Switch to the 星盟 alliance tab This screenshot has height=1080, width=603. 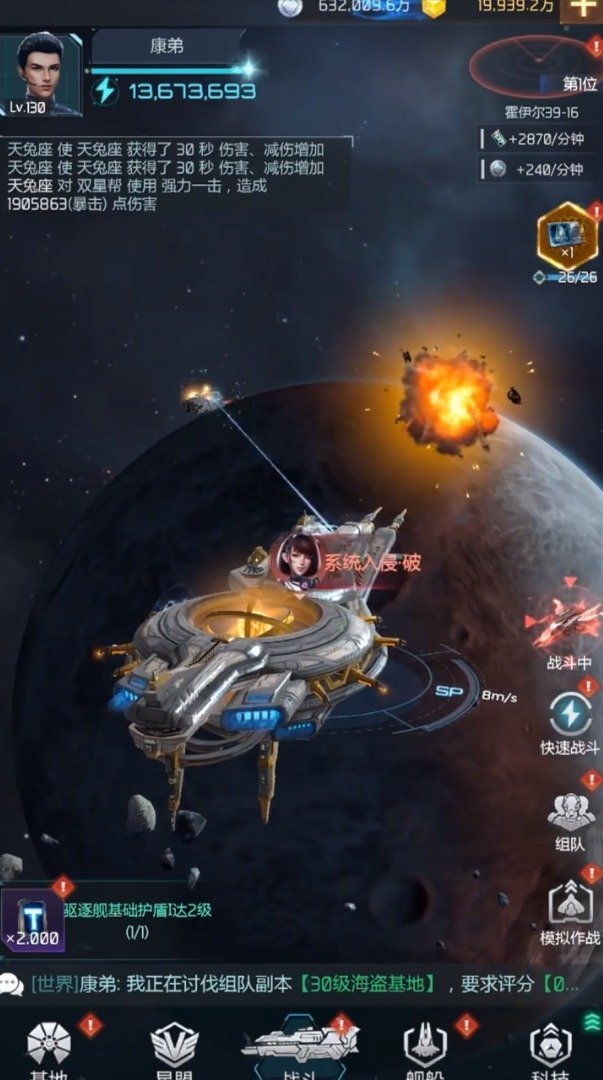[174, 1049]
